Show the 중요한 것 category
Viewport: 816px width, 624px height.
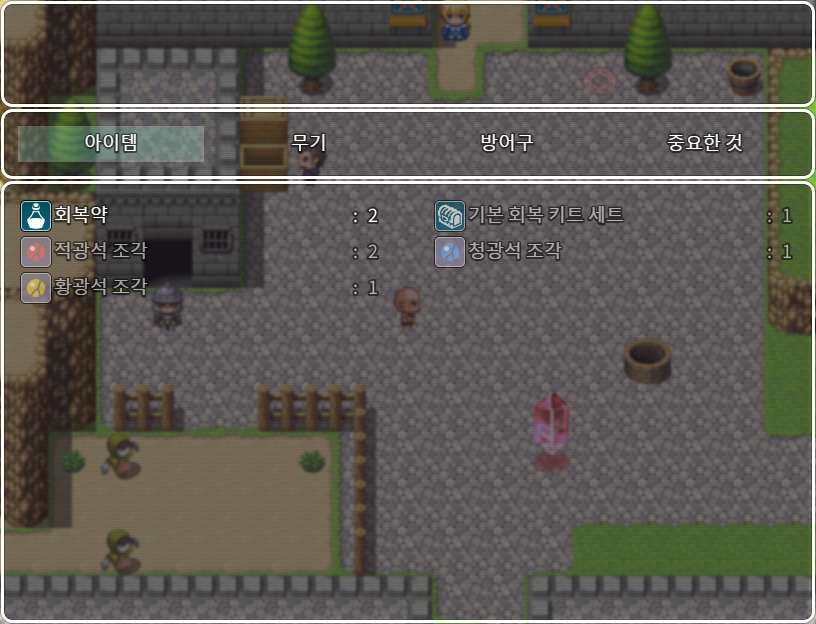[704, 143]
